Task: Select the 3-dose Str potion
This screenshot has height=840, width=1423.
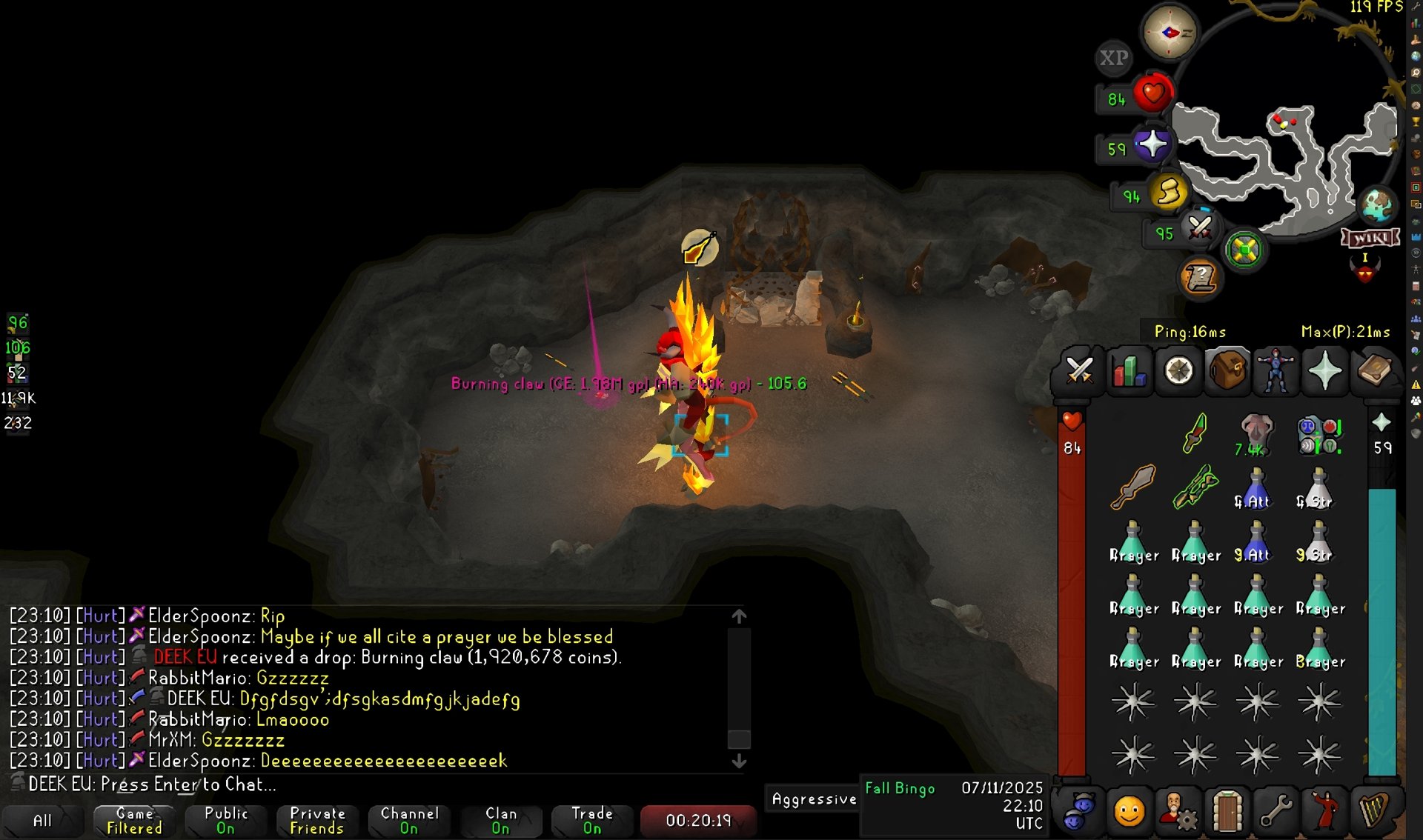Action: click(1318, 542)
